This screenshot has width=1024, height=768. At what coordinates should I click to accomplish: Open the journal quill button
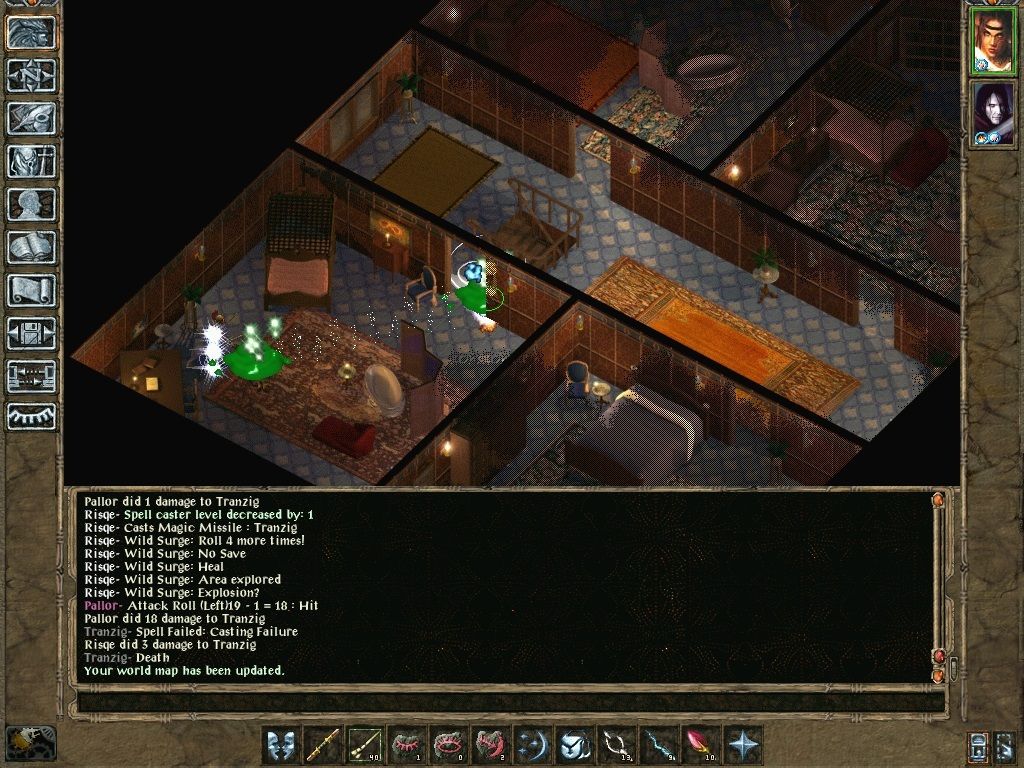[x=31, y=118]
